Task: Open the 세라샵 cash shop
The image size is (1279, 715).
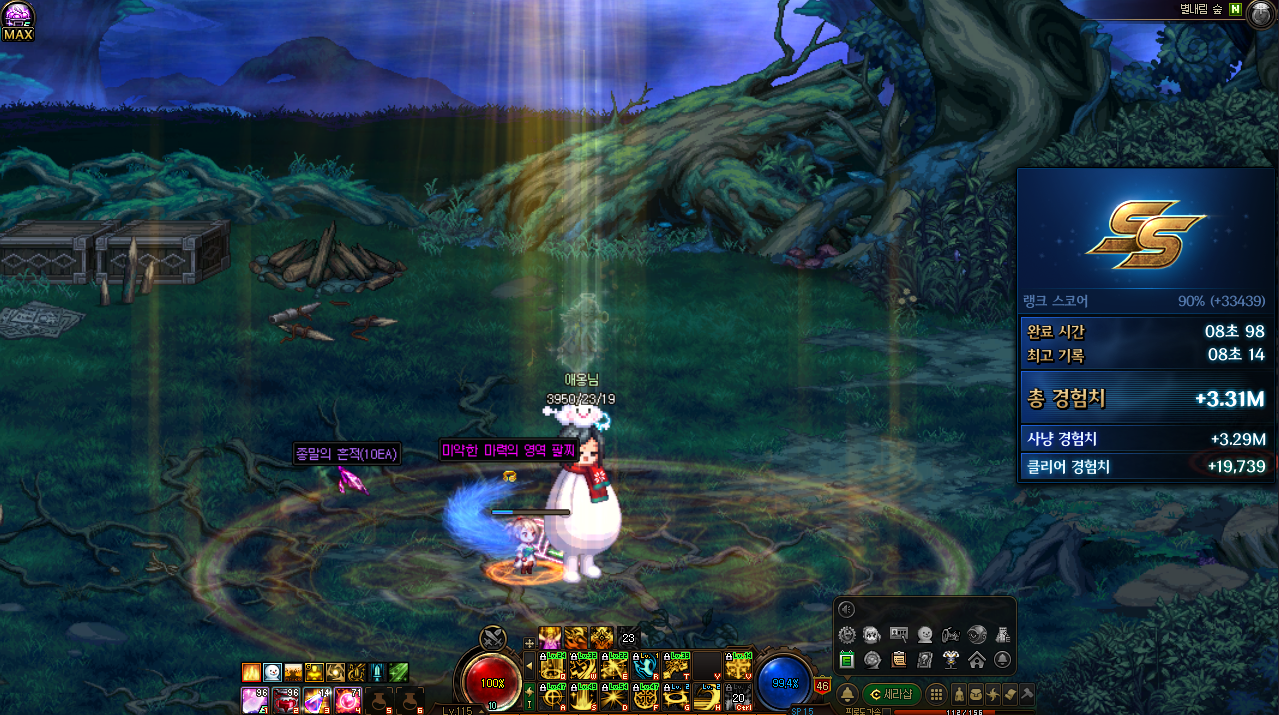Action: pos(891,694)
